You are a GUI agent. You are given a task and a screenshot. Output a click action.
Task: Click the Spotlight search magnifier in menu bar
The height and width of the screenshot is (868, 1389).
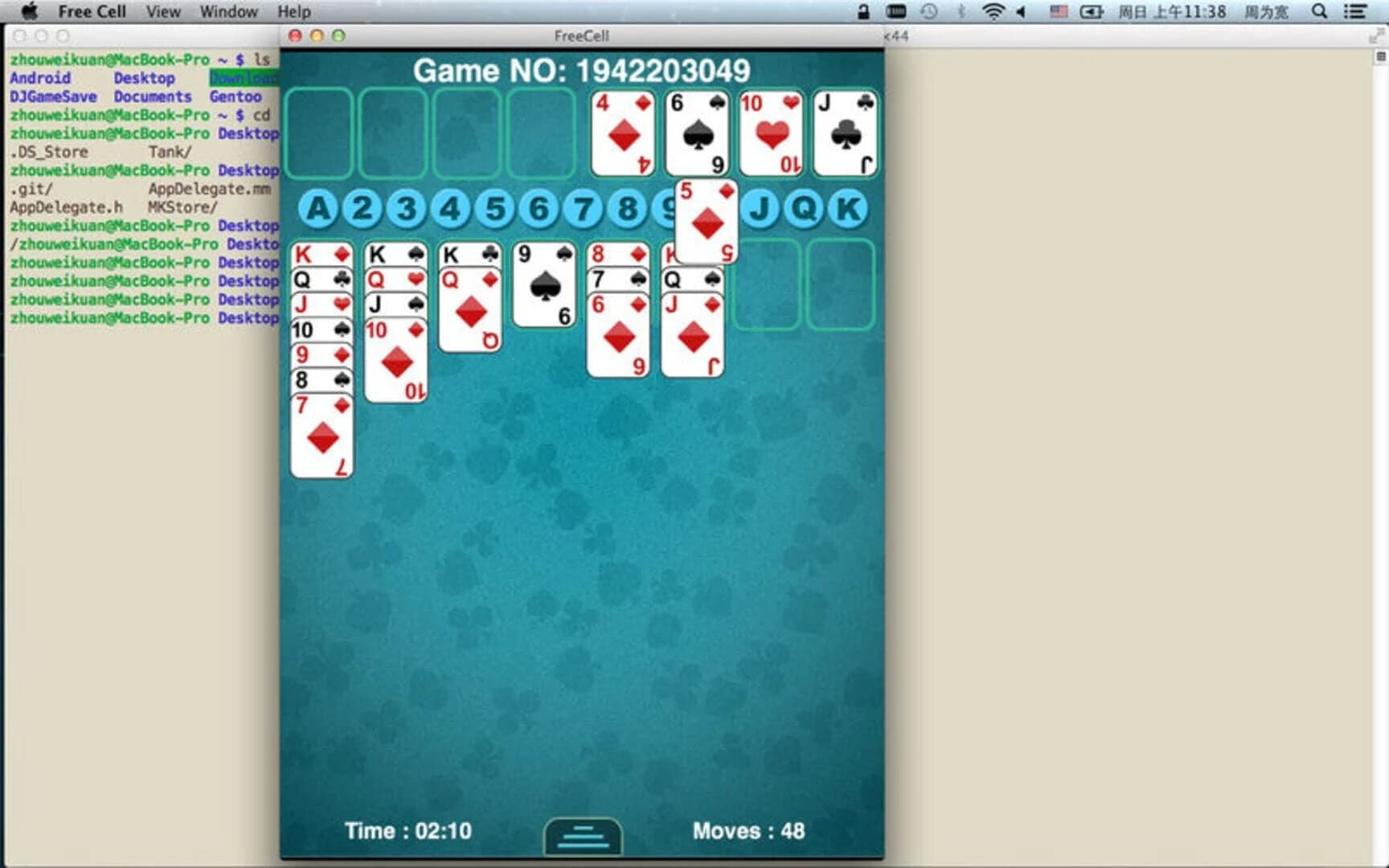click(1318, 12)
